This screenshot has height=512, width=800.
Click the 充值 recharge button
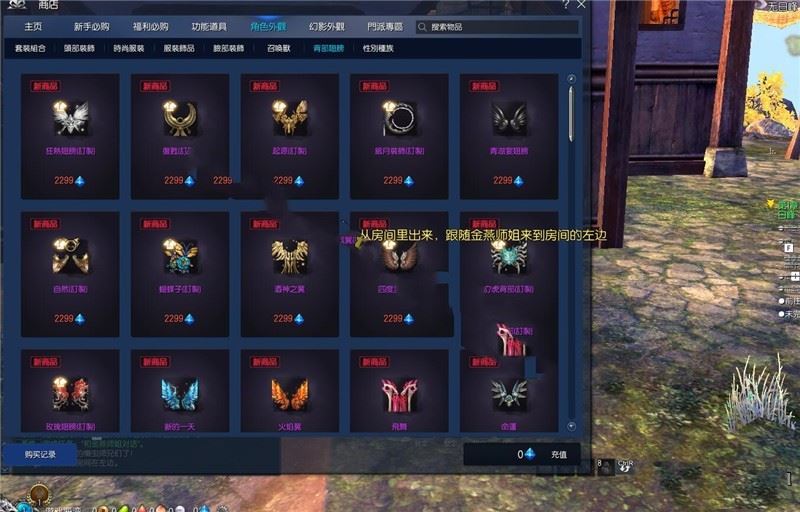[559, 454]
